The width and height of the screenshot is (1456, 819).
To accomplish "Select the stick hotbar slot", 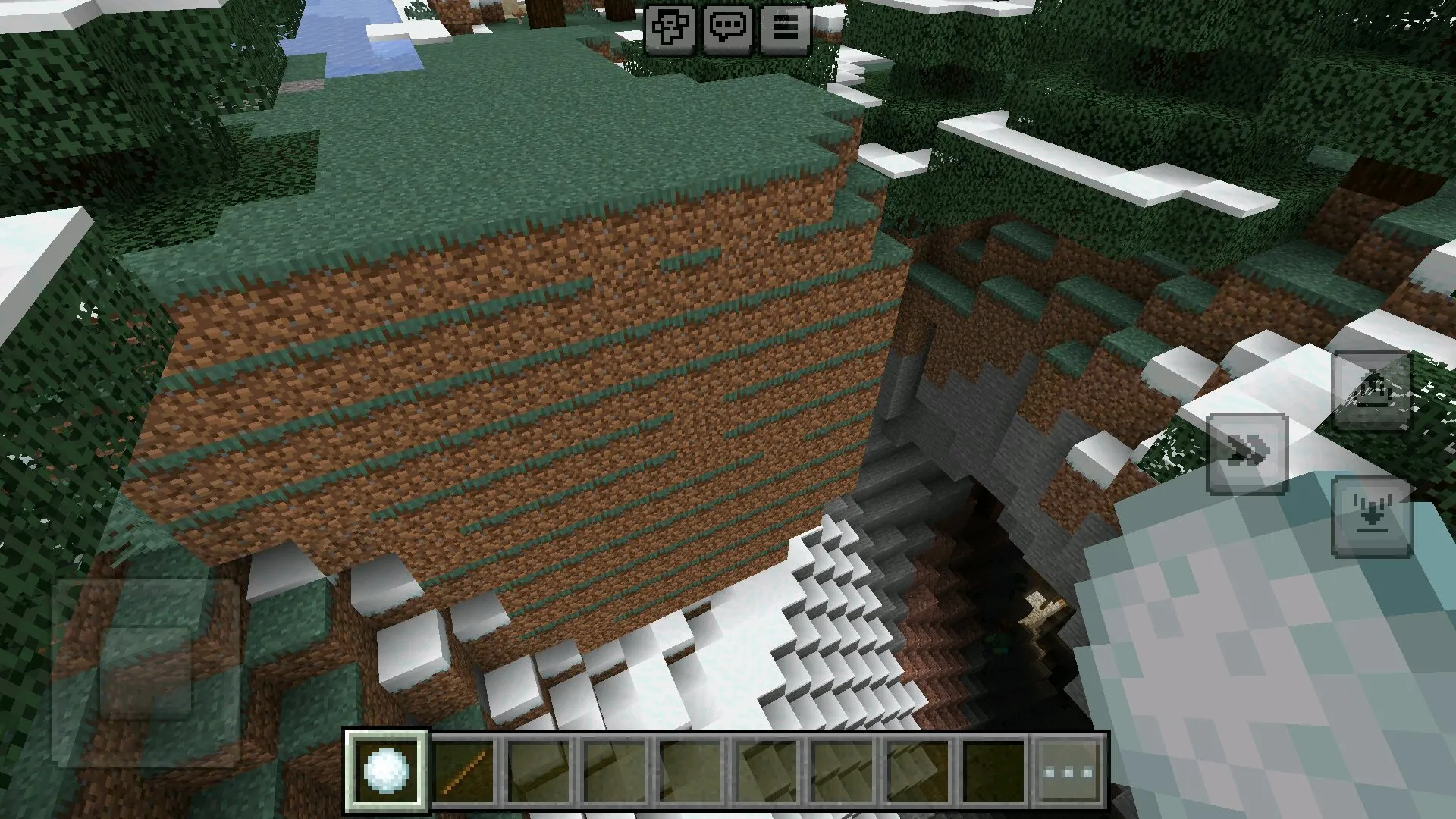I will click(464, 770).
